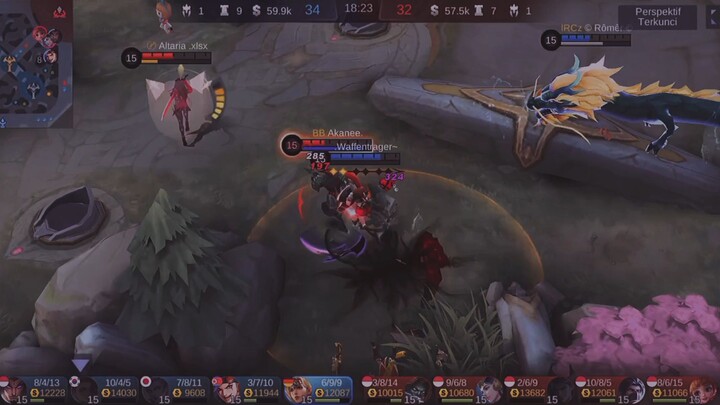This screenshot has height=405, width=720.
Task: Choose blue player holding 9608 gold
Action: click(177, 389)
